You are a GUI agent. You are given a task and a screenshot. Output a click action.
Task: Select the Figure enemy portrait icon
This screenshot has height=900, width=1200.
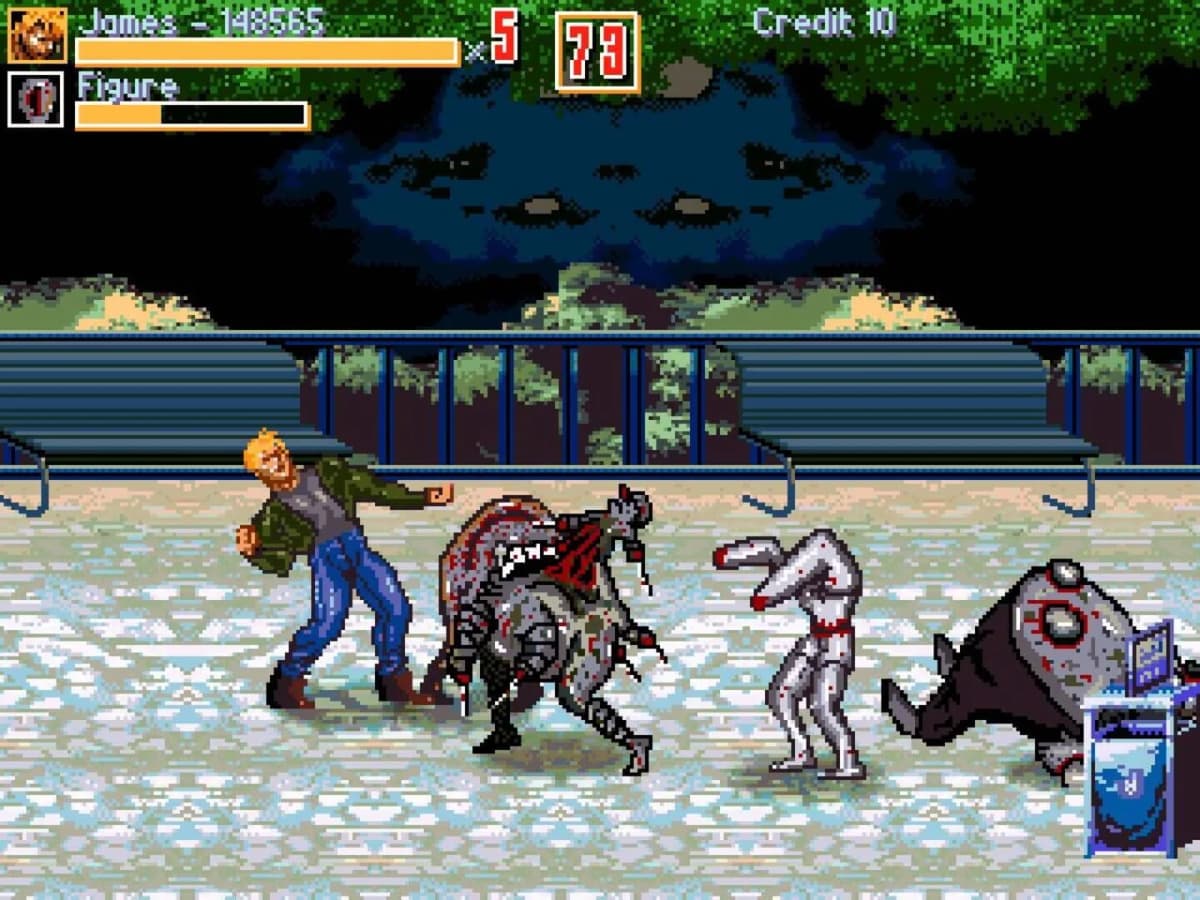click(36, 100)
